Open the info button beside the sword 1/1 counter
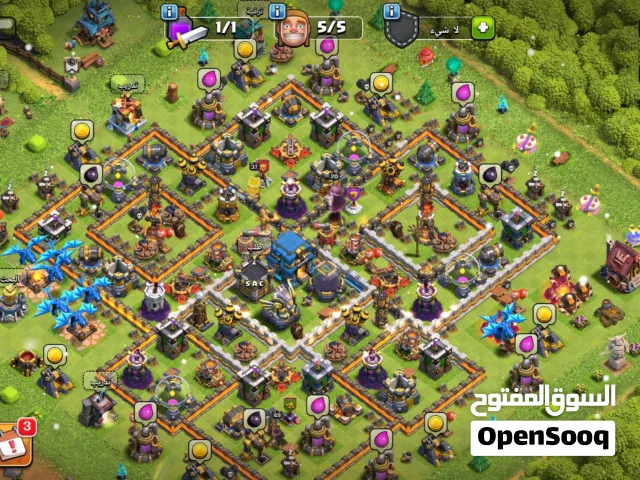This screenshot has height=480, width=640. (x=170, y=11)
